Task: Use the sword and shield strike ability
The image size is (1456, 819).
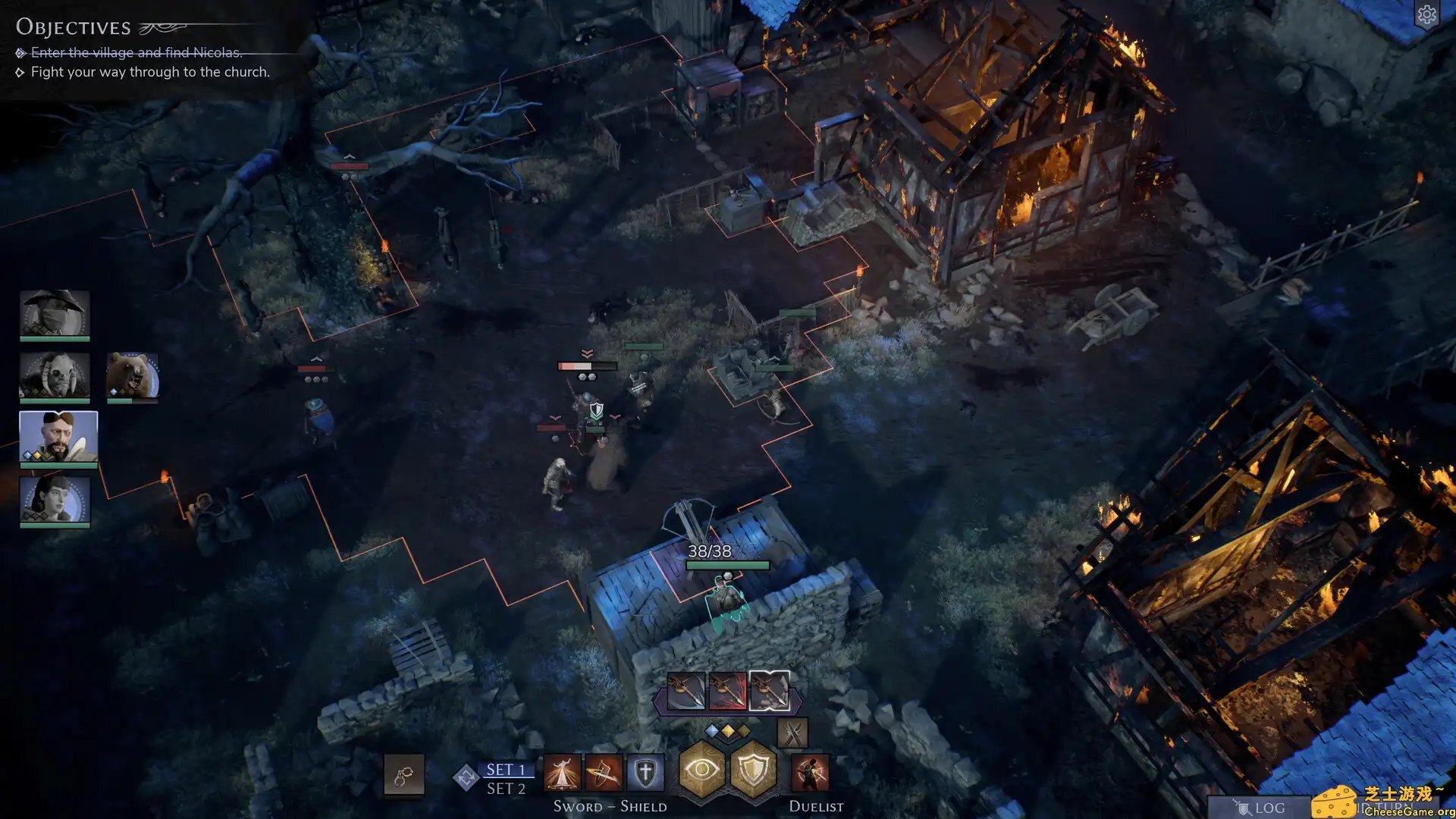Action: tap(604, 773)
